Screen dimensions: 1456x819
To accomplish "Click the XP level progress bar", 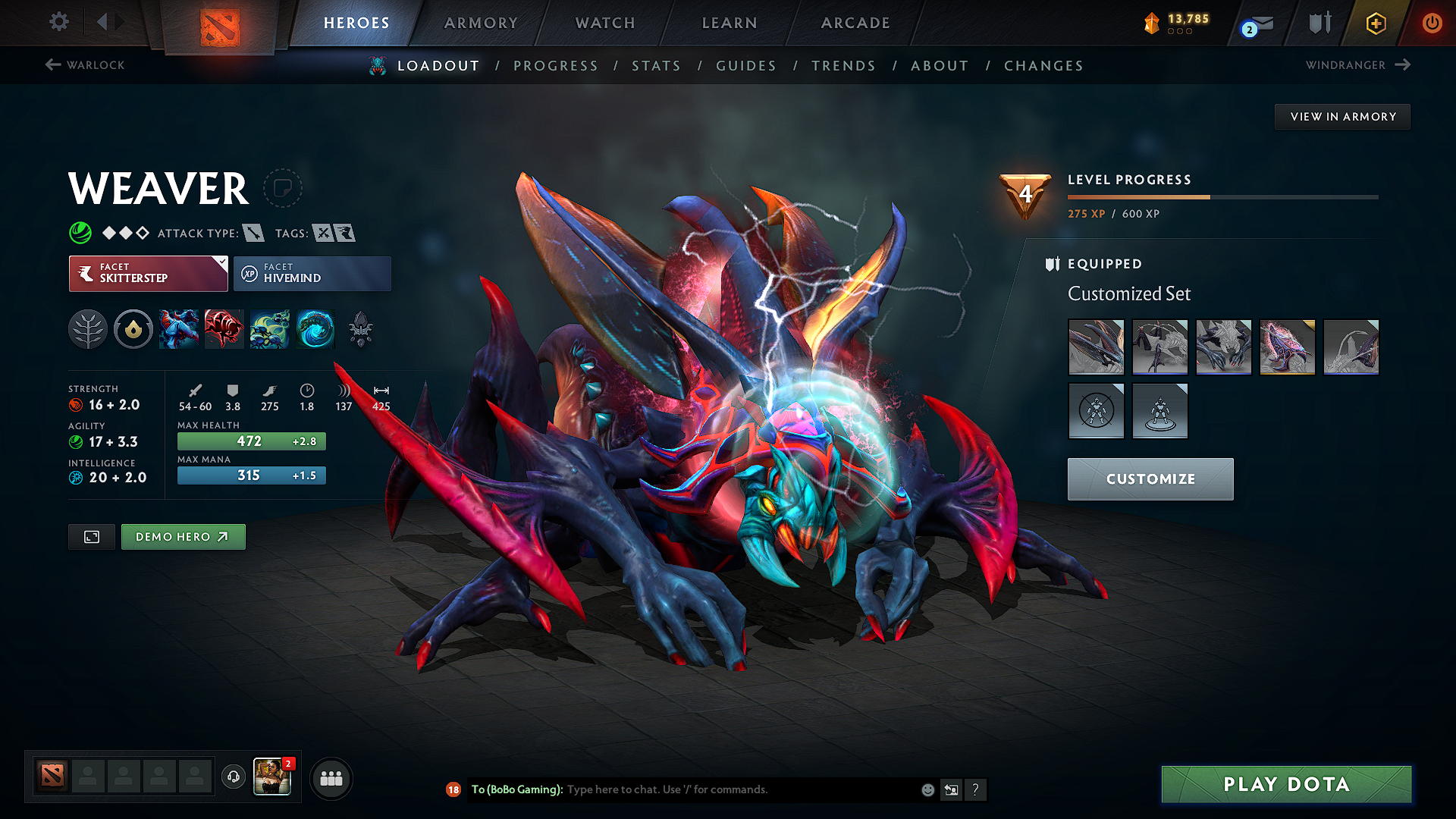I will pos(1221,196).
